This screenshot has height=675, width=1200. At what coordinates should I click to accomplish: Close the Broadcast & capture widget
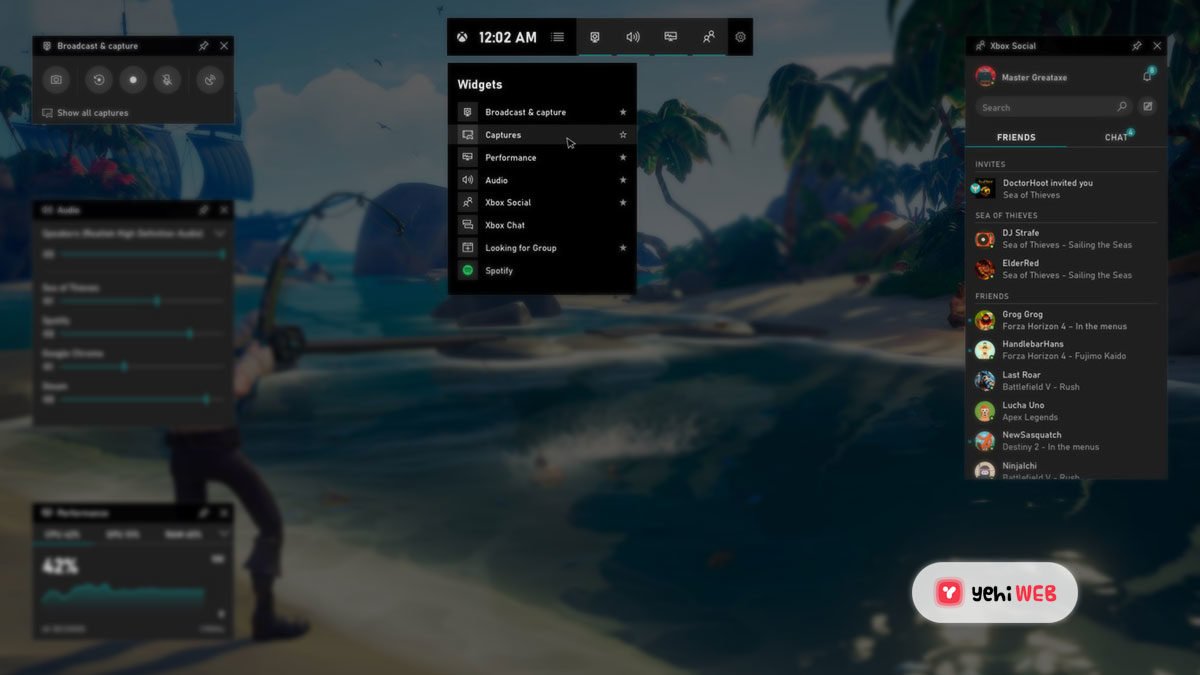tap(224, 46)
